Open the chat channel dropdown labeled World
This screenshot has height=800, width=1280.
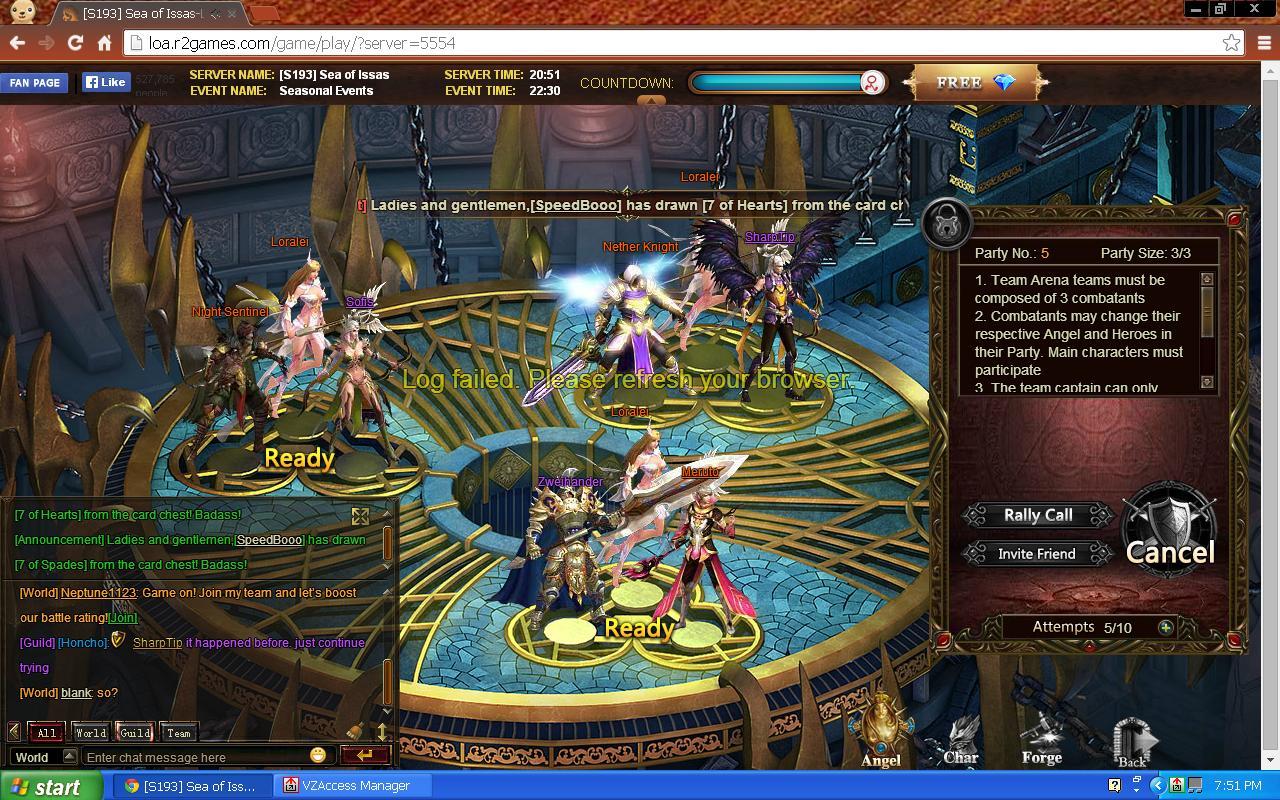point(42,757)
